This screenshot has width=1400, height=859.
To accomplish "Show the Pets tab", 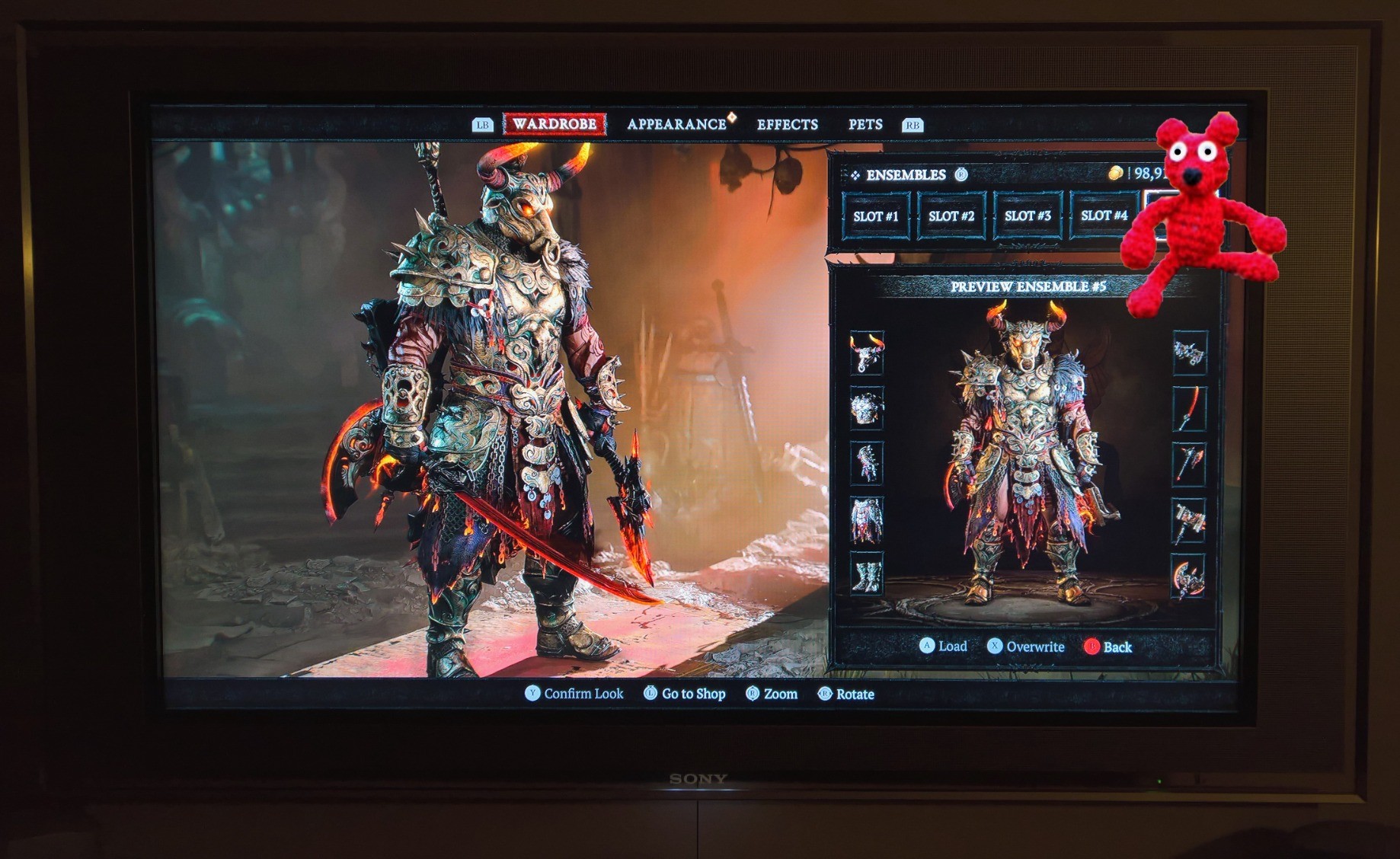I will [865, 124].
